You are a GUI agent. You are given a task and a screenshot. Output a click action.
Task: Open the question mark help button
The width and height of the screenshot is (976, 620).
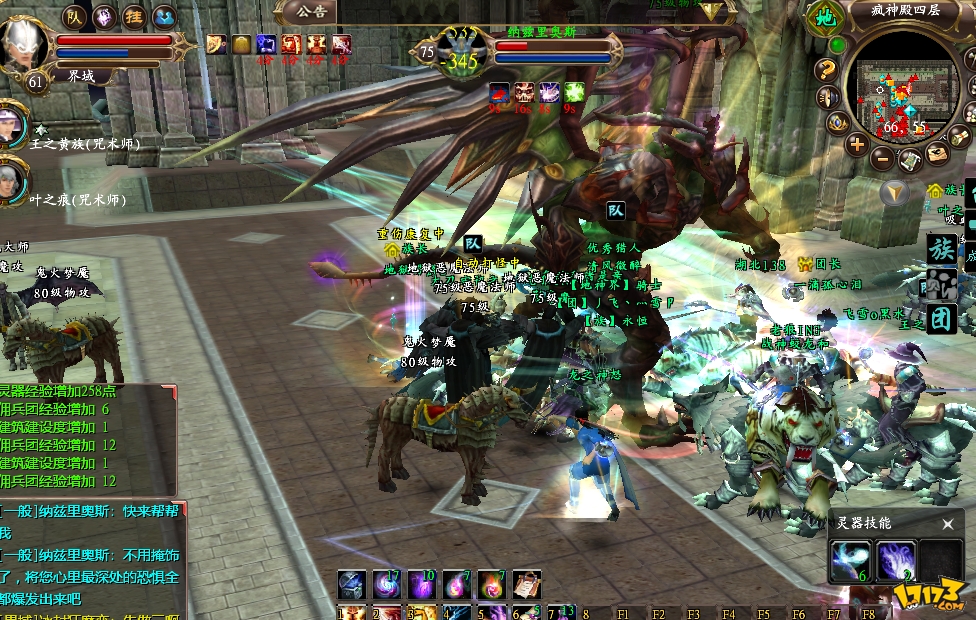826,69
